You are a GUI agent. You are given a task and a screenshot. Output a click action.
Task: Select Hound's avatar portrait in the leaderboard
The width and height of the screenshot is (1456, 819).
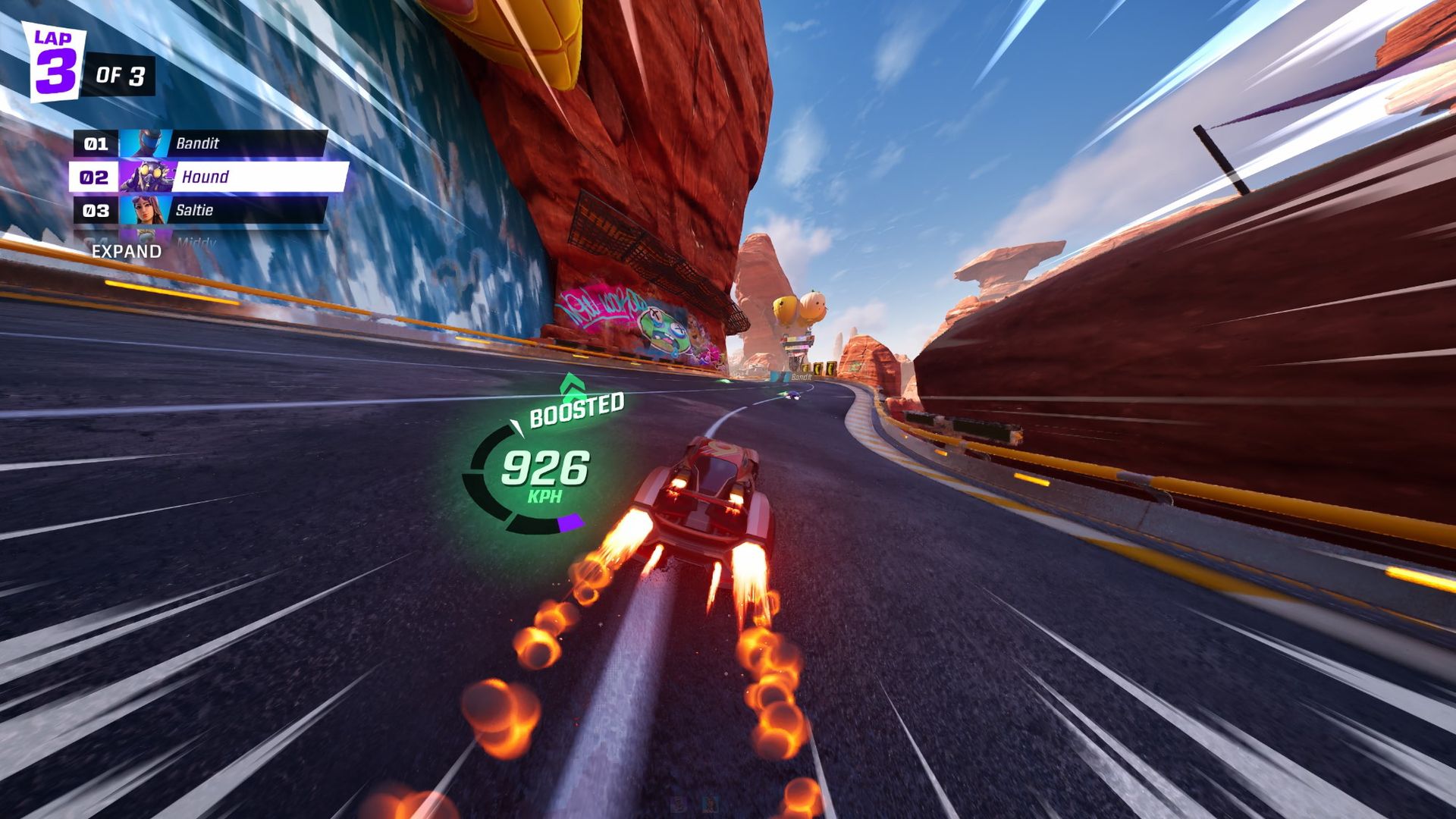point(149,177)
